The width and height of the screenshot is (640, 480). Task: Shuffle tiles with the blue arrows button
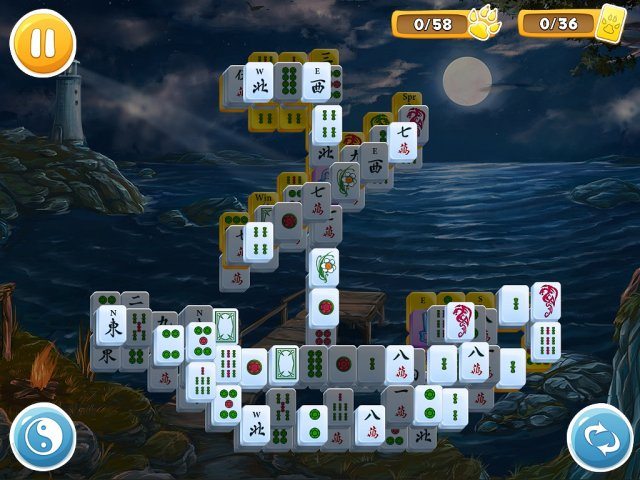coord(599,438)
